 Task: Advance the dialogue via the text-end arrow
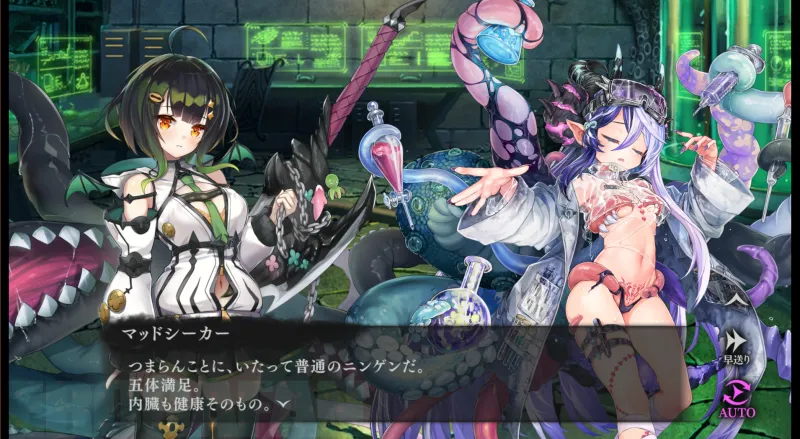pos(285,404)
